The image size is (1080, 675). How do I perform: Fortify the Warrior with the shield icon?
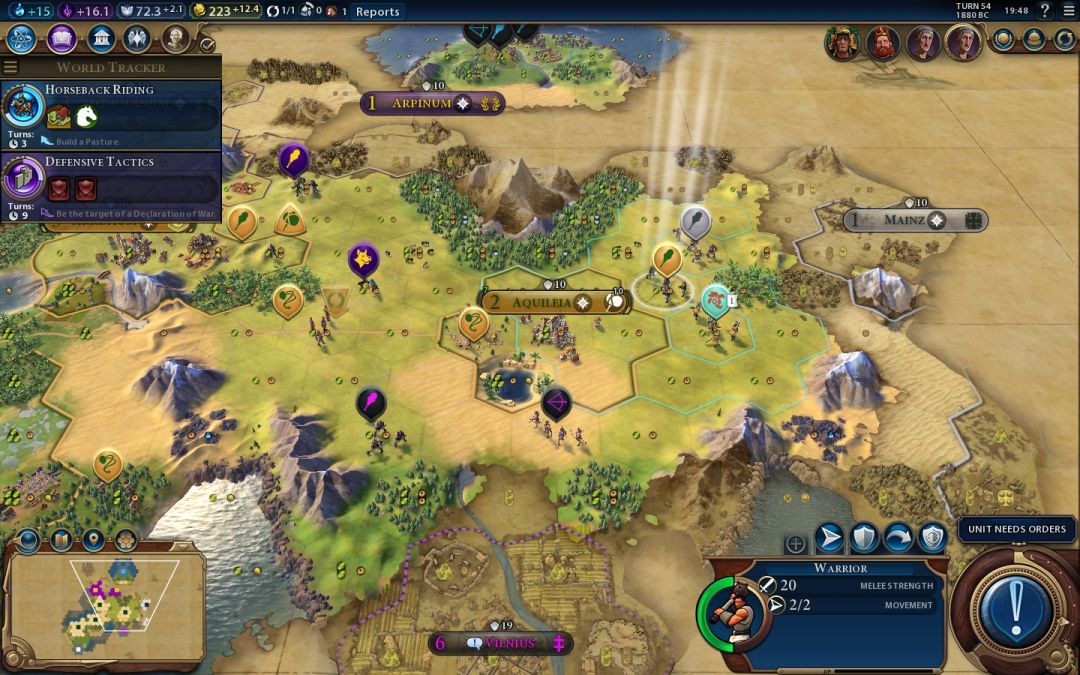[864, 539]
